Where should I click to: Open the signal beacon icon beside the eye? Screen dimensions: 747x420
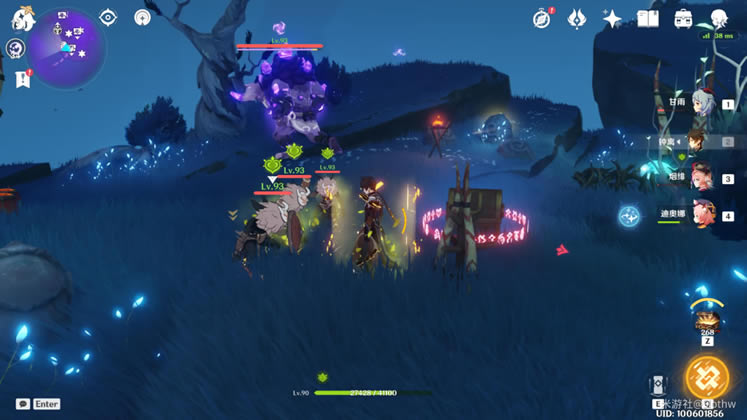(142, 17)
